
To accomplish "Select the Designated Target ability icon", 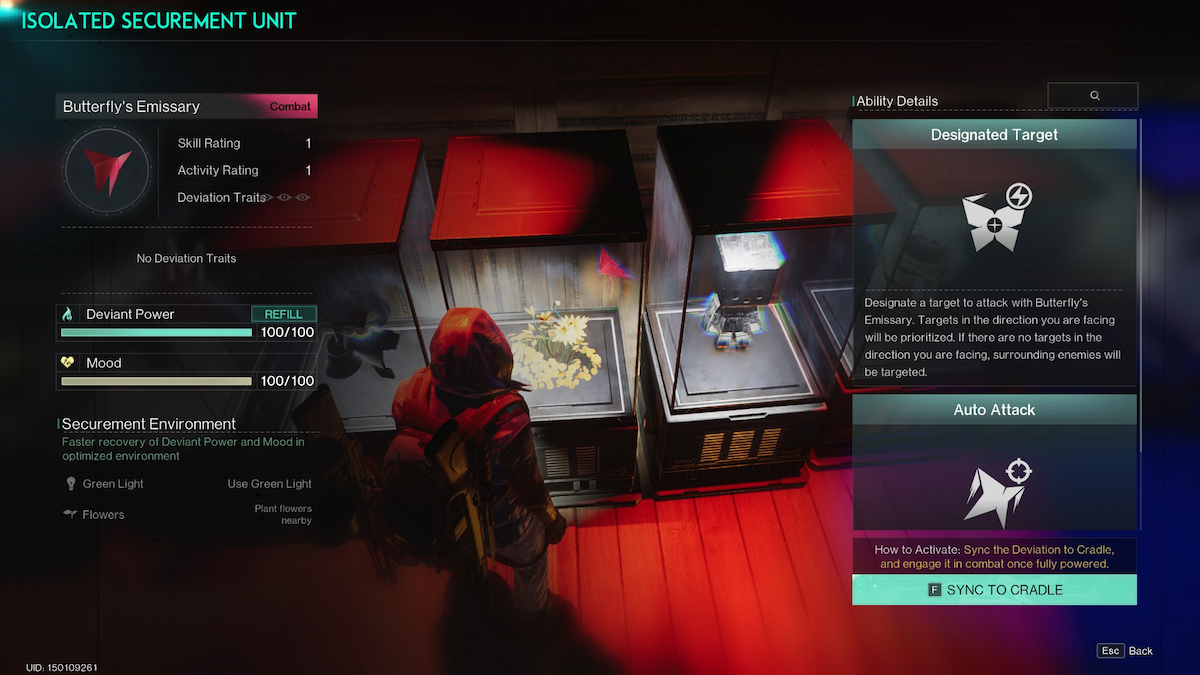I will tap(995, 219).
